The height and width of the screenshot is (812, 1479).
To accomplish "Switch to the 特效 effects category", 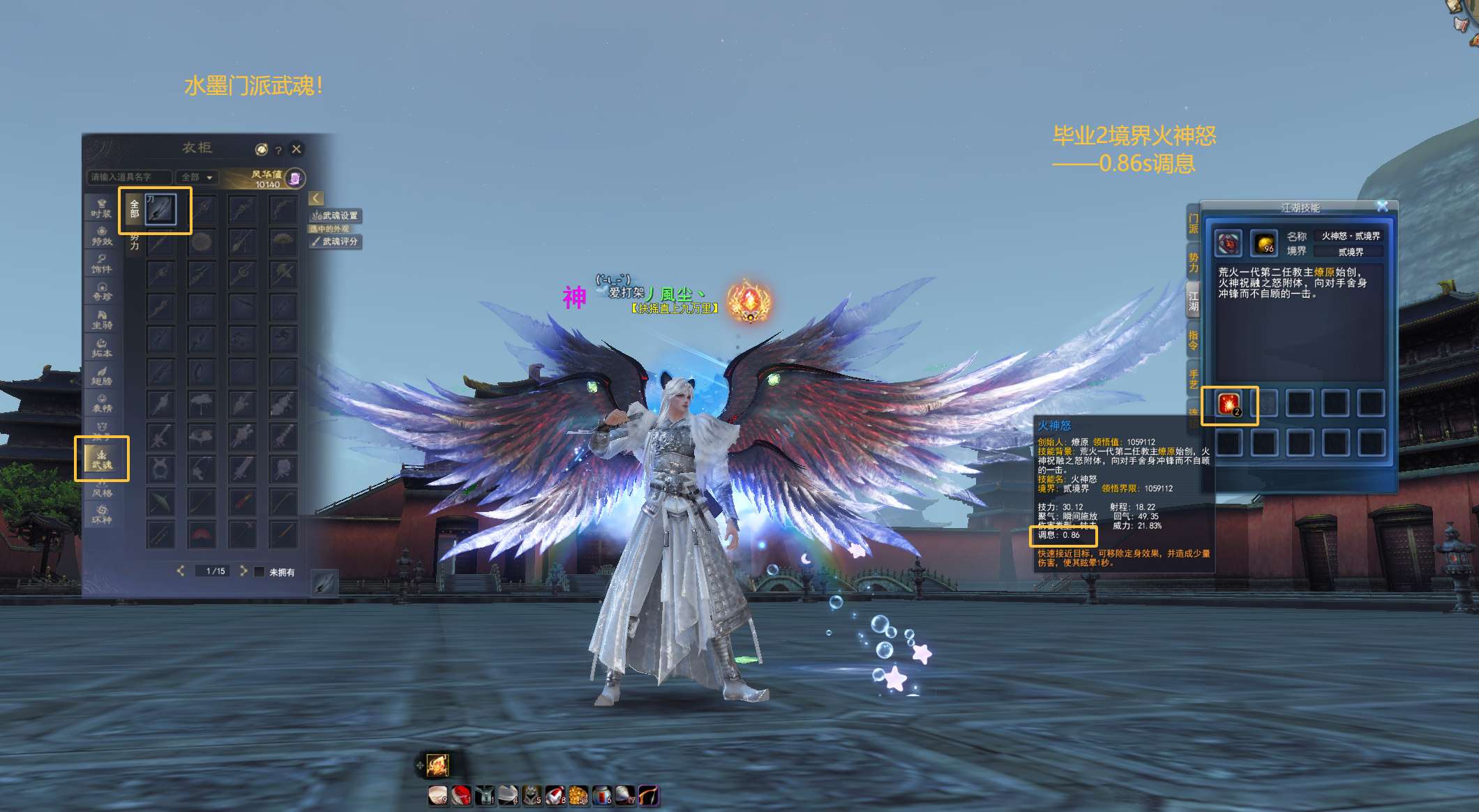I will pos(102,236).
